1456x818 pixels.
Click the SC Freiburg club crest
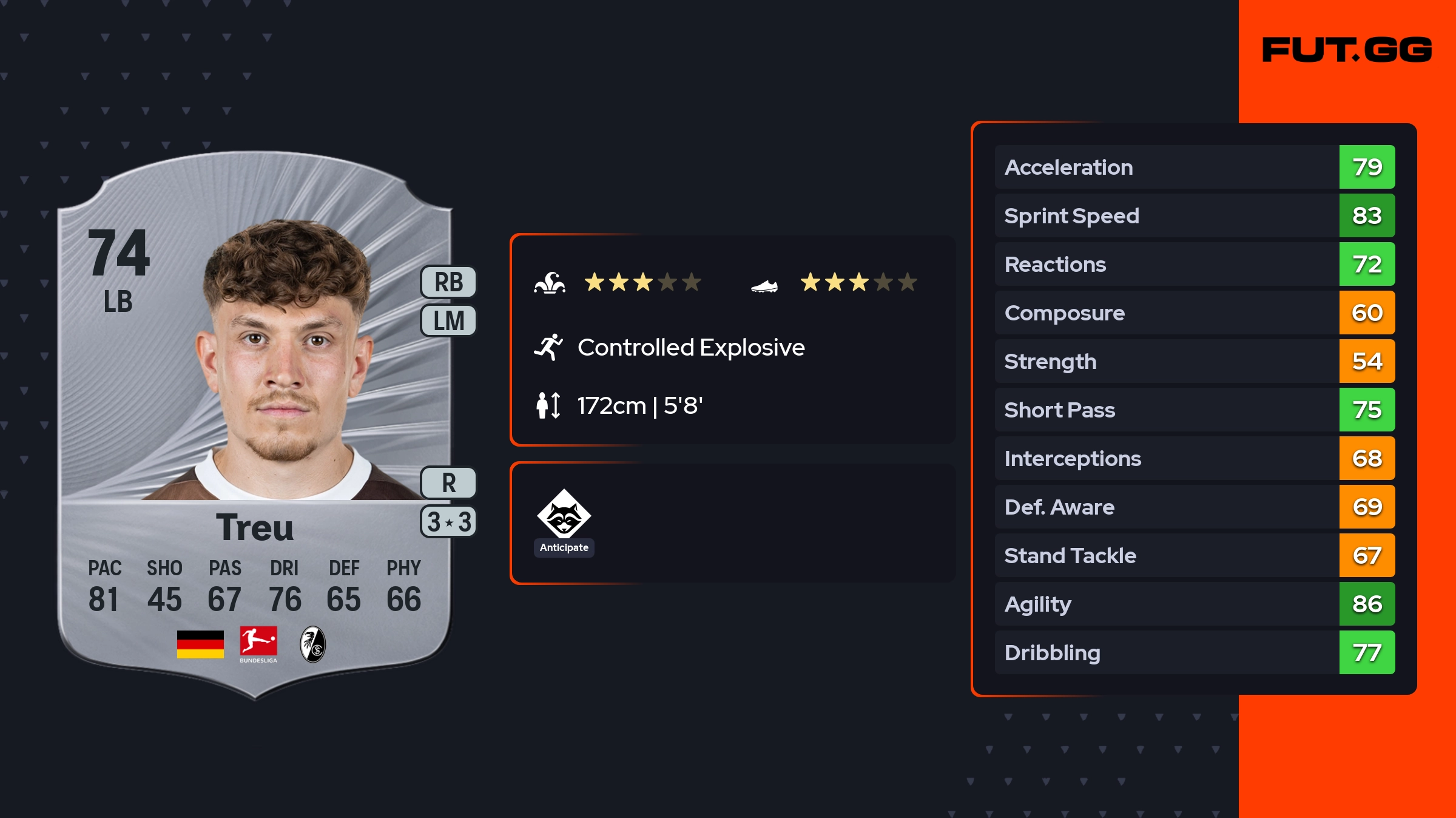pyautogui.click(x=313, y=644)
